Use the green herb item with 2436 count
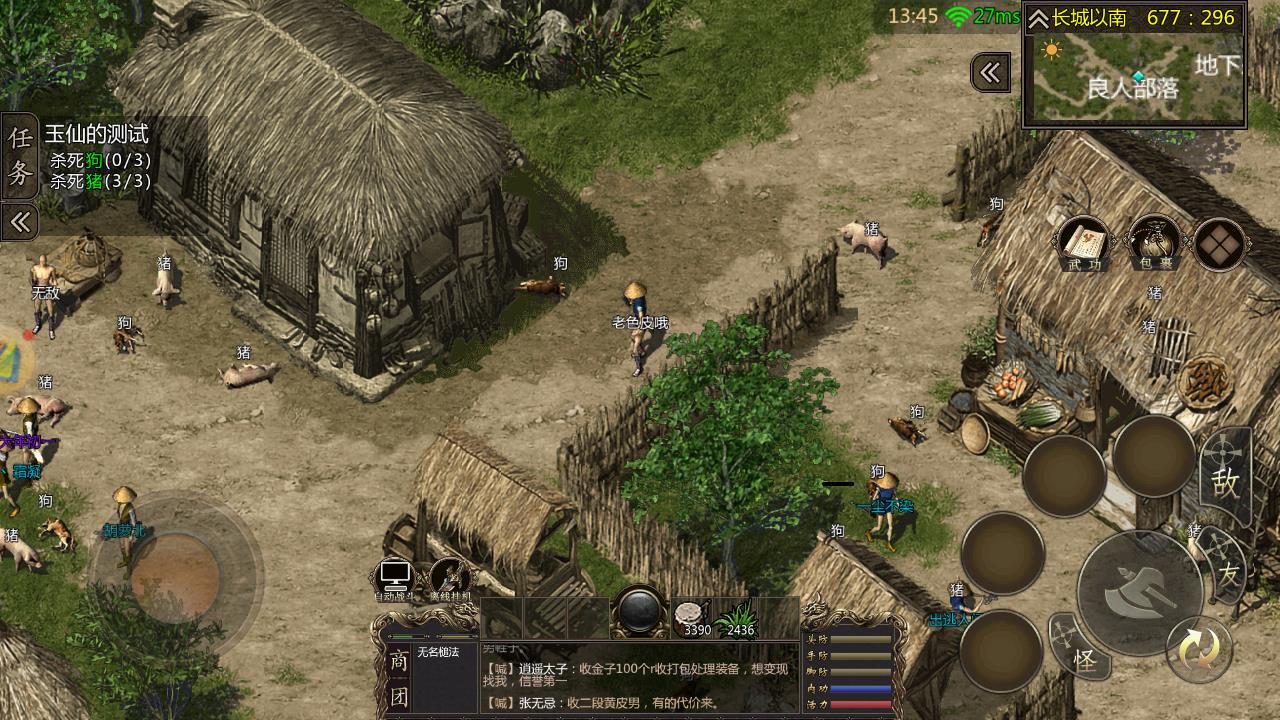The height and width of the screenshot is (720, 1280). pos(740,618)
